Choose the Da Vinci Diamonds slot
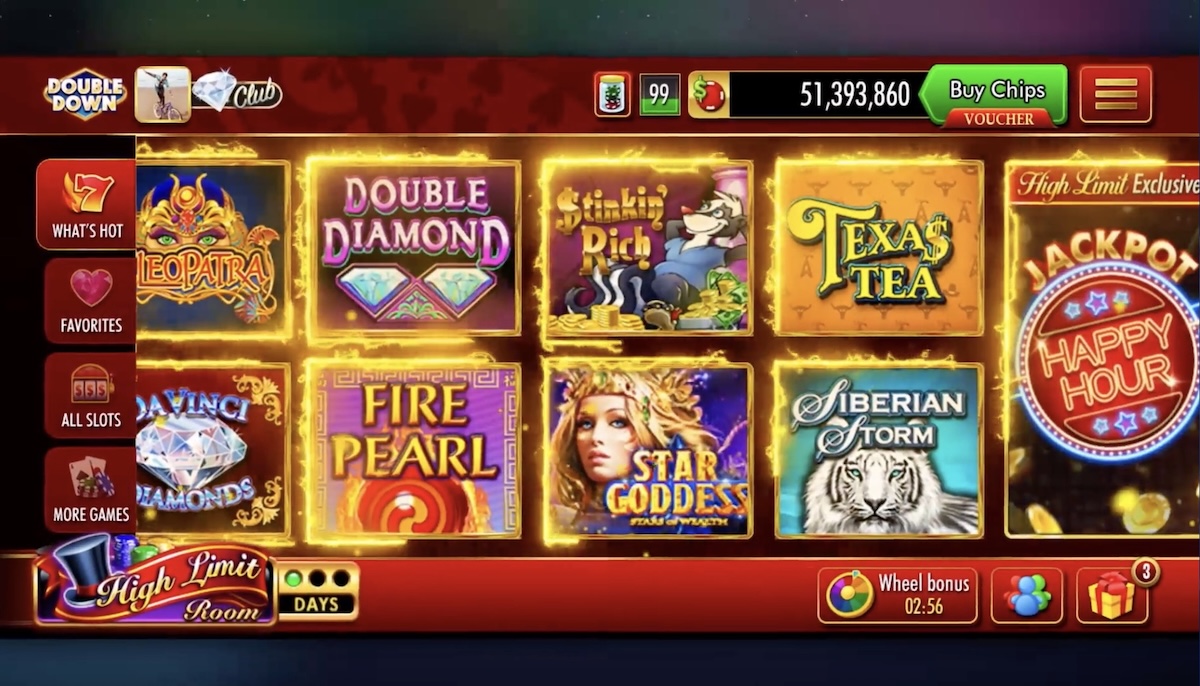The image size is (1200, 686). tap(212, 451)
